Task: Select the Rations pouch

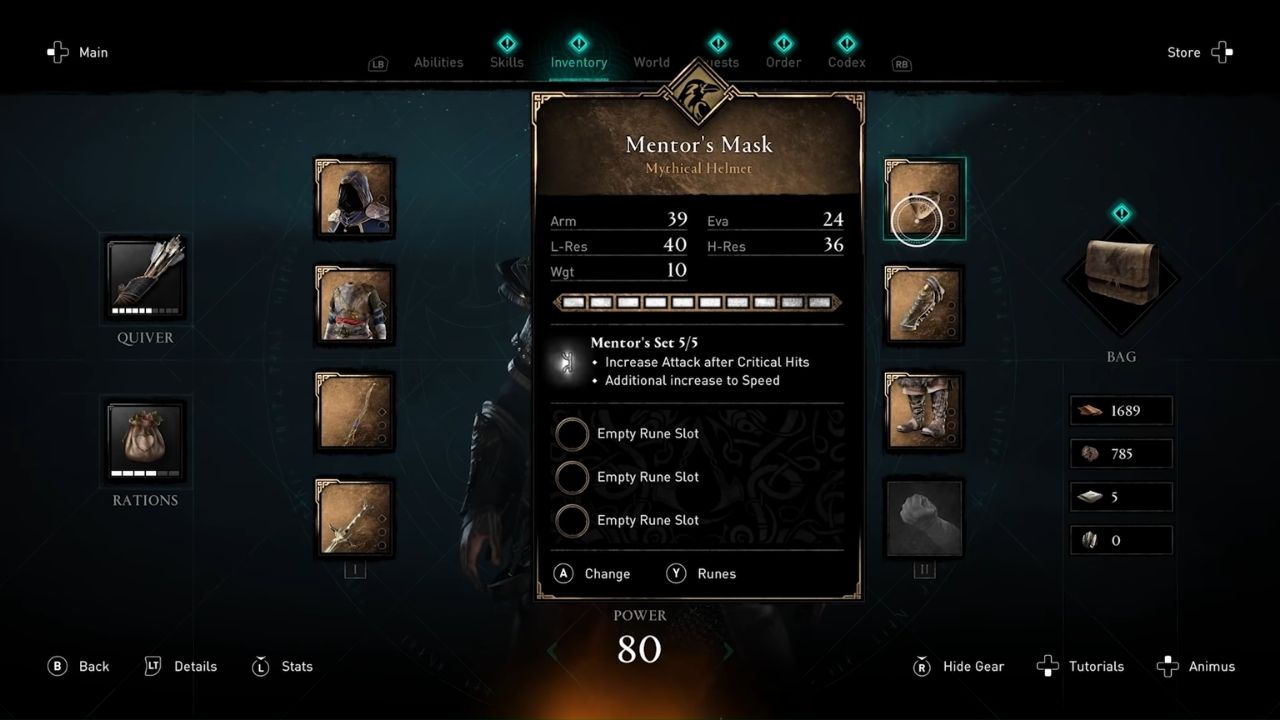Action: pyautogui.click(x=144, y=441)
